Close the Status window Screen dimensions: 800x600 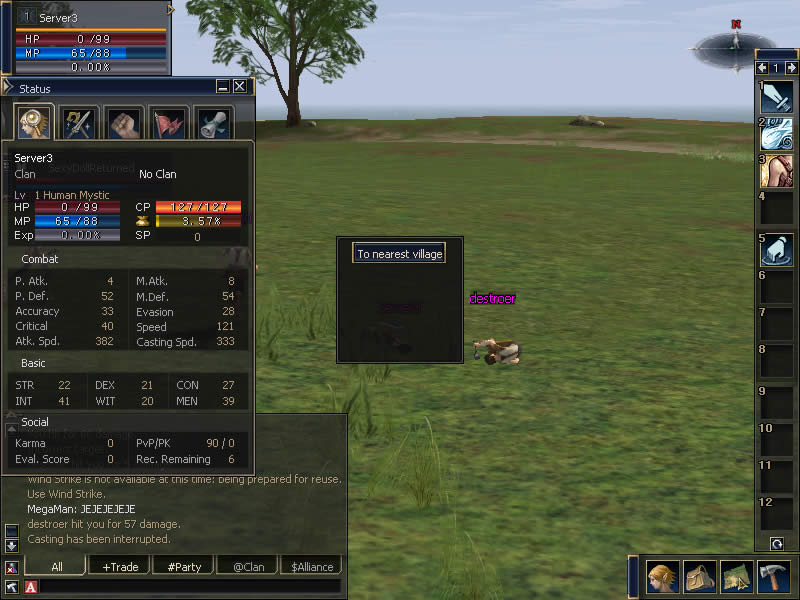tap(240, 87)
